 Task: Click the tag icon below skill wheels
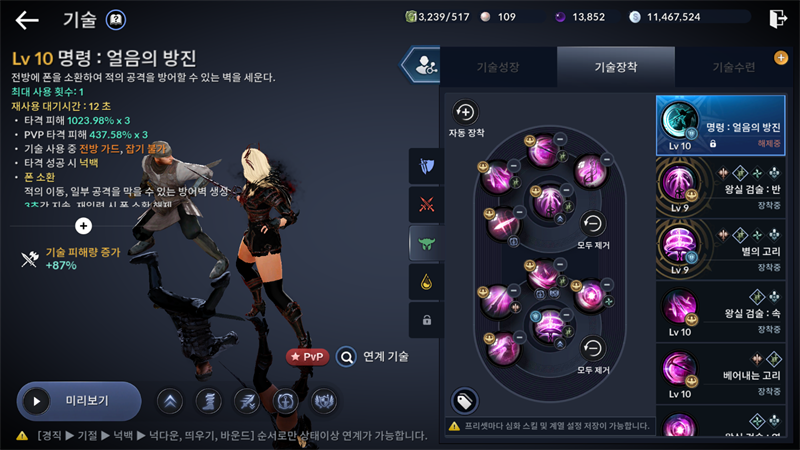pyautogui.click(x=464, y=400)
